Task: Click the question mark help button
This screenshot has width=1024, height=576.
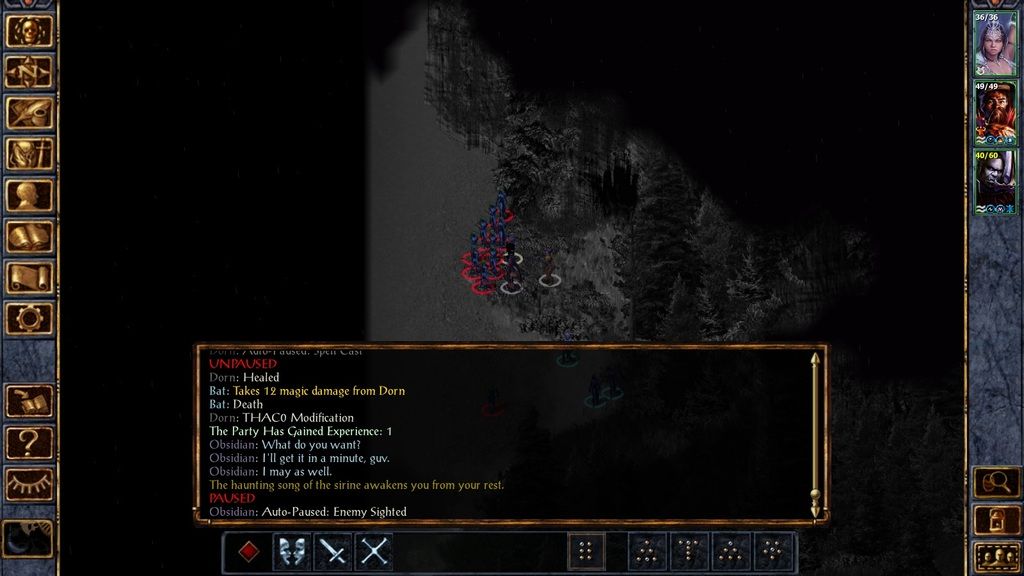Action: pos(29,442)
